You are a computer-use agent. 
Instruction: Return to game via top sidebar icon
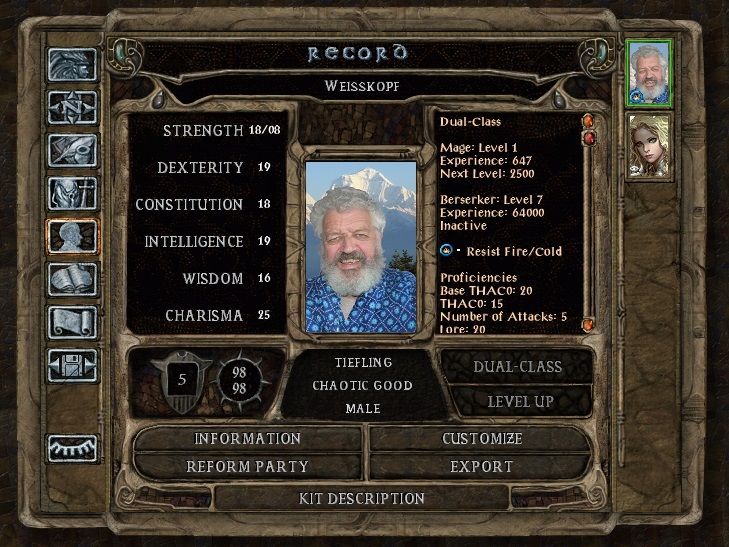click(x=73, y=64)
